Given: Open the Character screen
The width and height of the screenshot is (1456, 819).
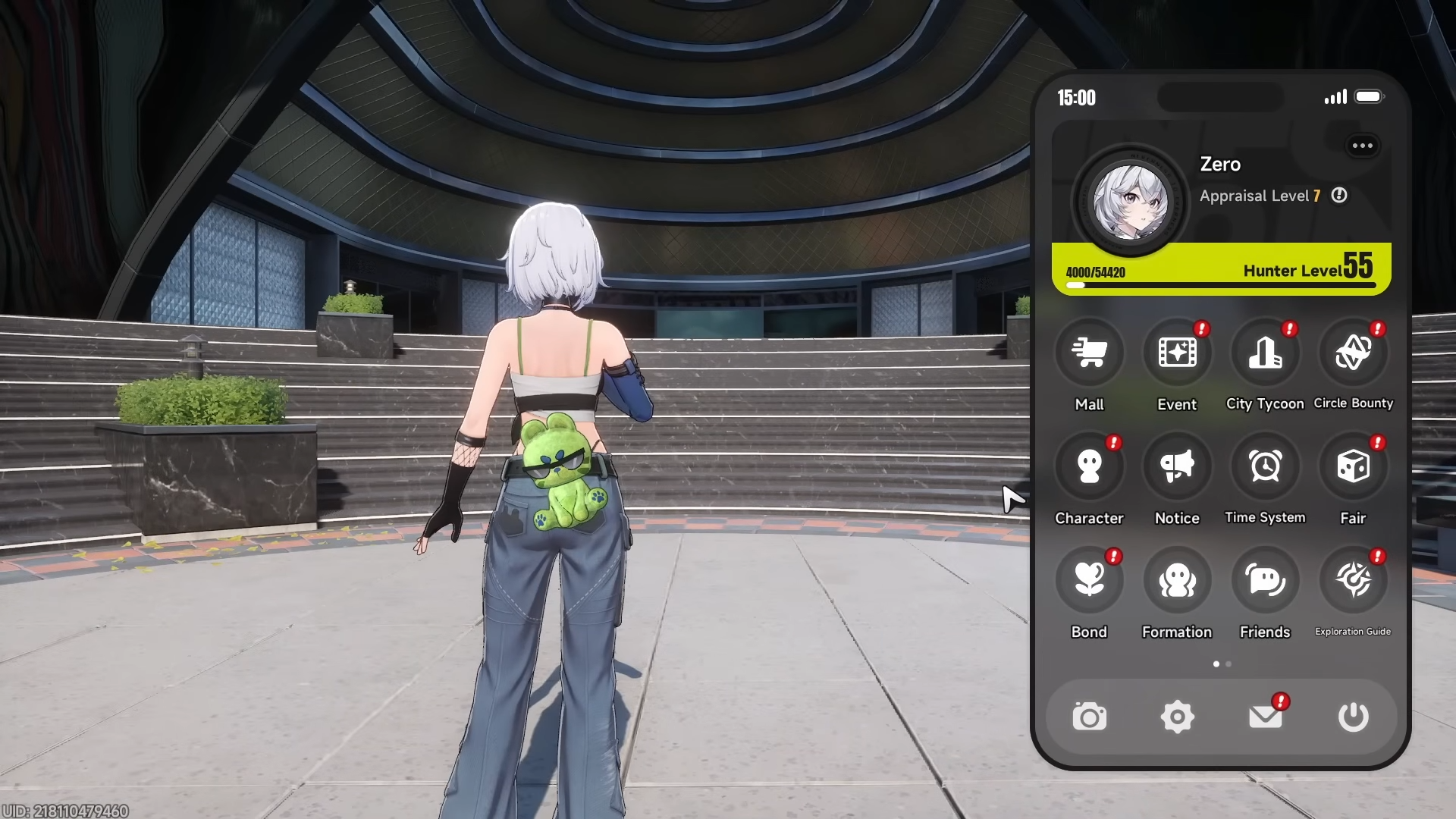Looking at the screenshot, I should [1089, 466].
